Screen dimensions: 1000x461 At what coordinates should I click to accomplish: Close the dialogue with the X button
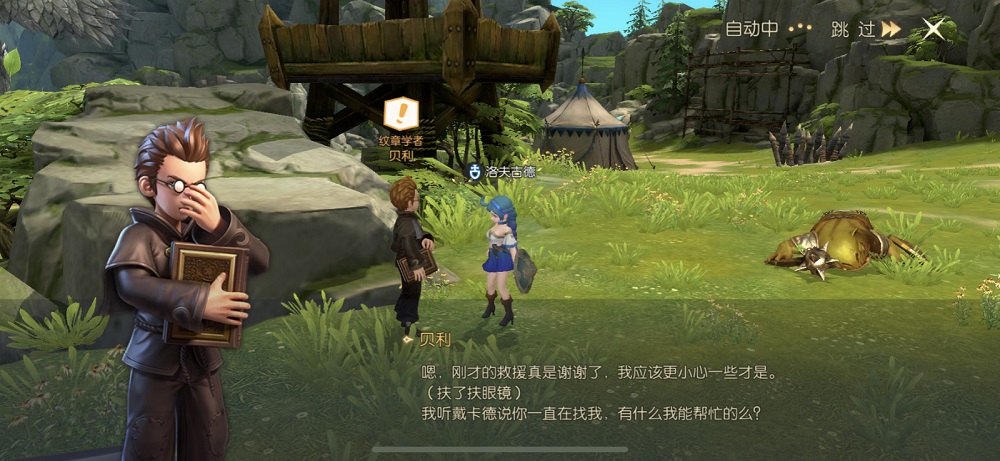[933, 29]
